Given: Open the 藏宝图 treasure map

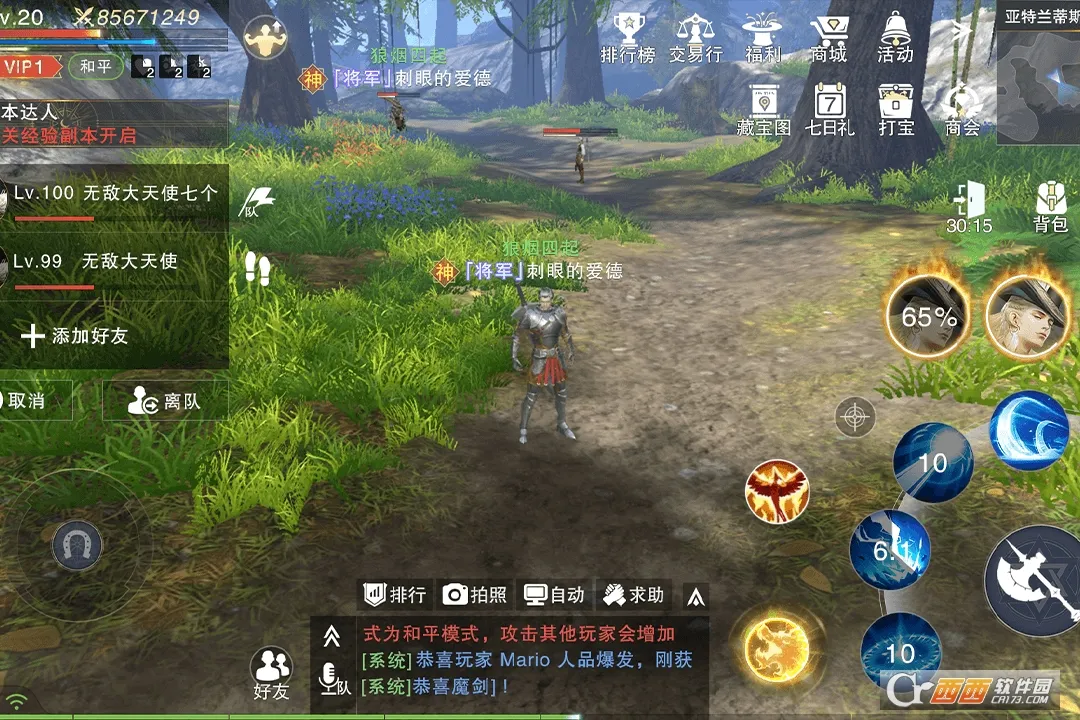Looking at the screenshot, I should [764, 110].
